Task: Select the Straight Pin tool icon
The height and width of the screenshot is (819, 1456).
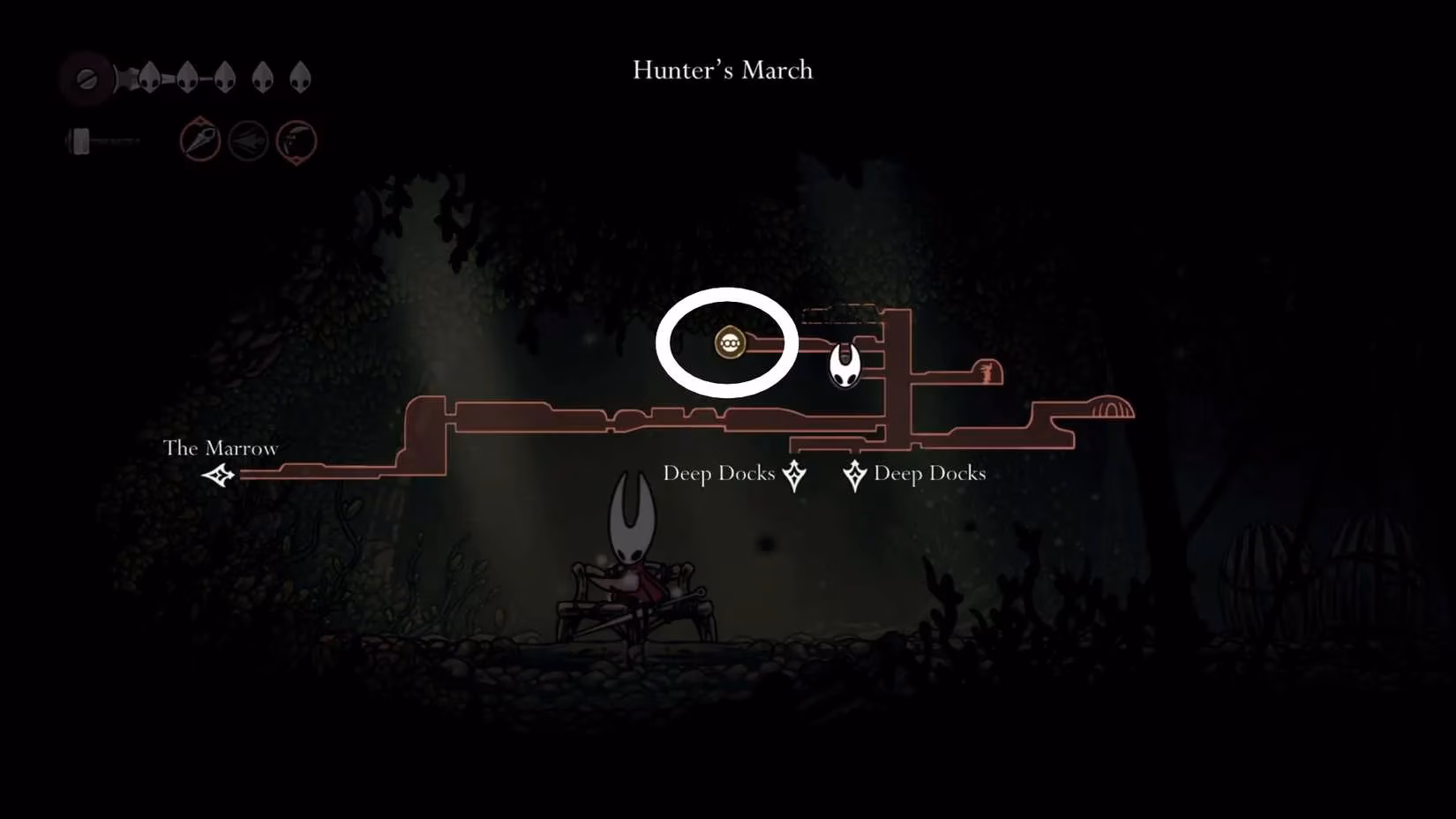Action: coord(199,141)
